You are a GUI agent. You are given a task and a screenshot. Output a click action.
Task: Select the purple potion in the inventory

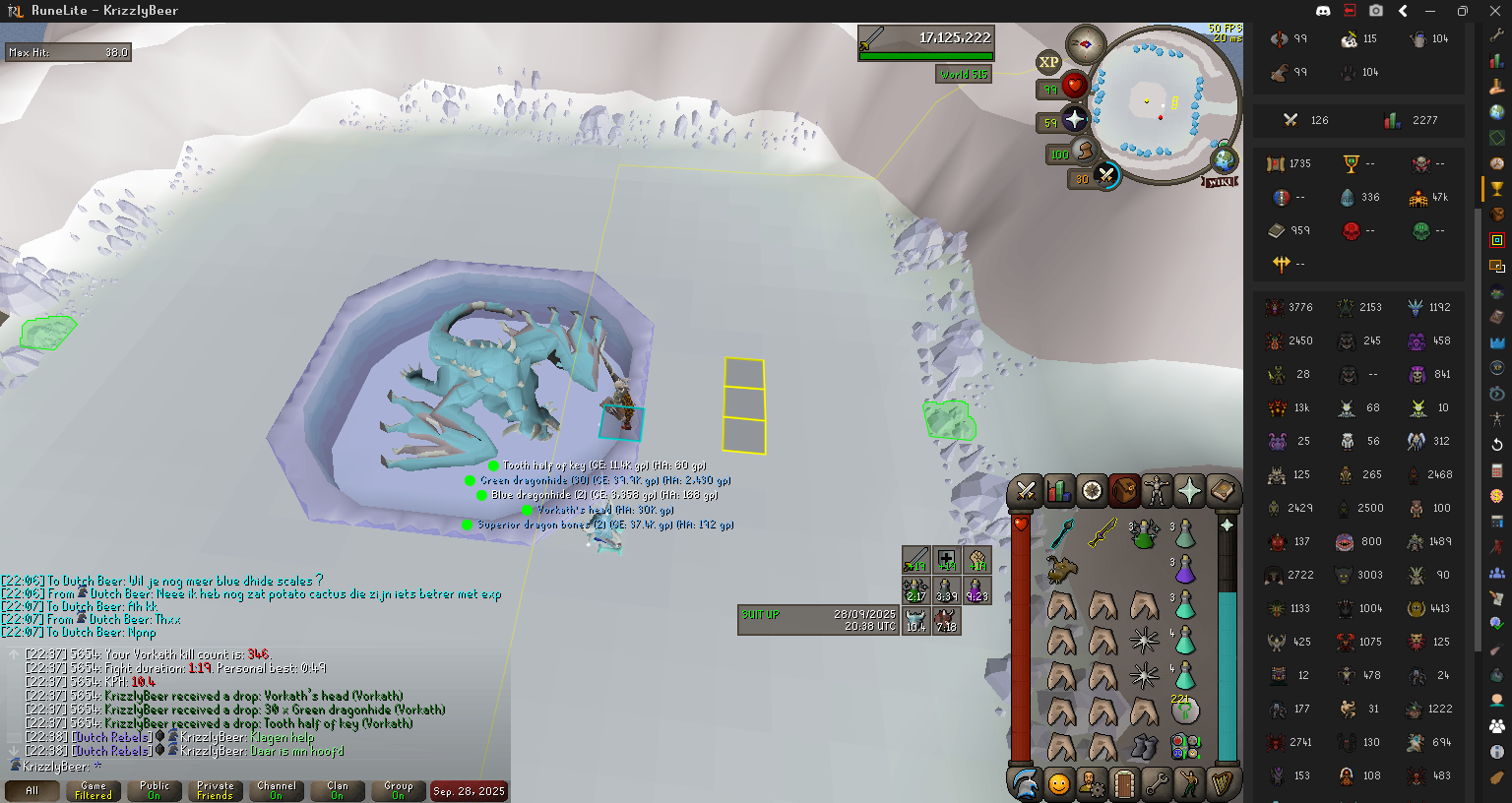click(x=1185, y=569)
